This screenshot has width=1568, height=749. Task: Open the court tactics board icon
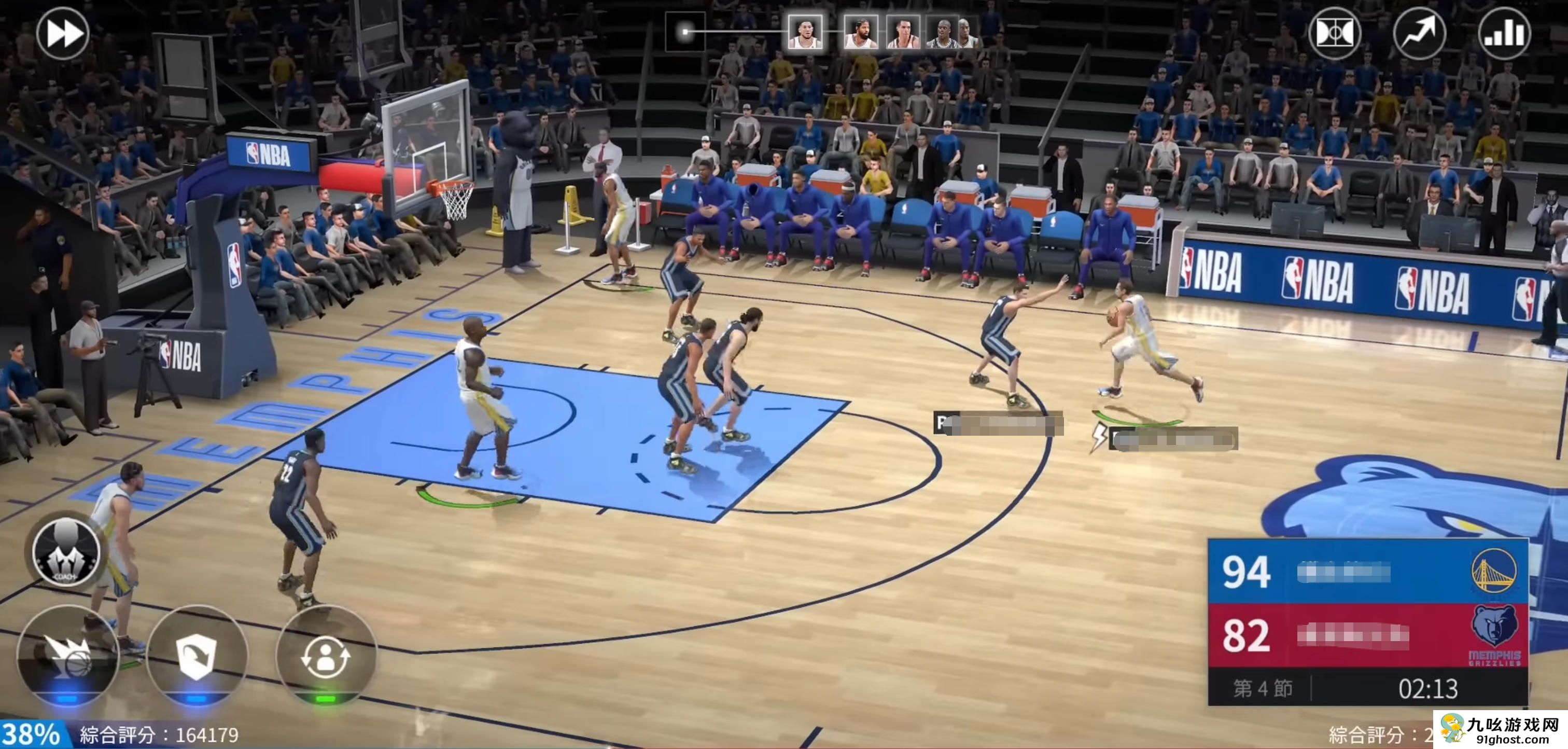pyautogui.click(x=1334, y=33)
